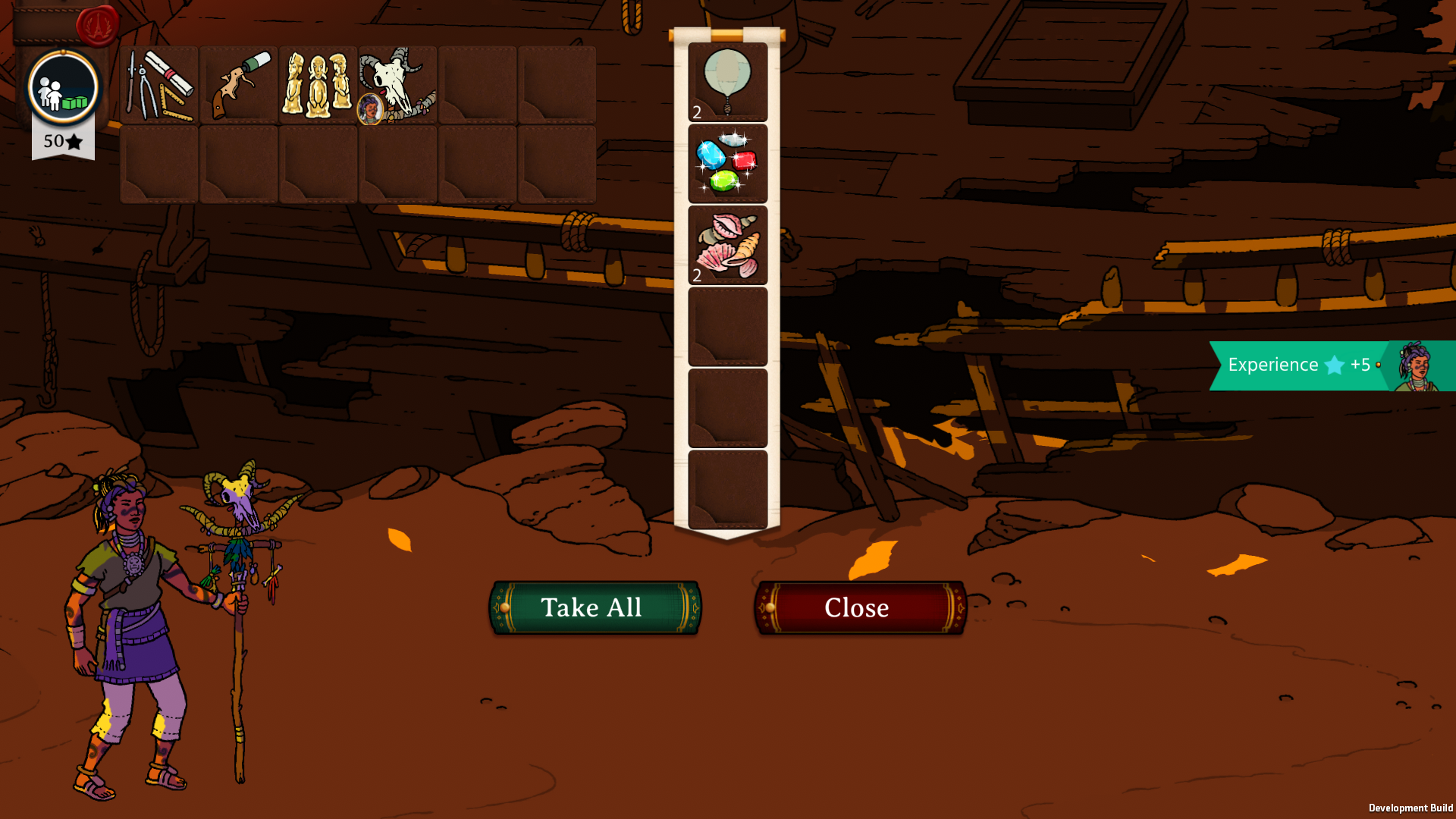This screenshot has height=819, width=1456.
Task: Select the balloon item in loot list
Action: (727, 82)
